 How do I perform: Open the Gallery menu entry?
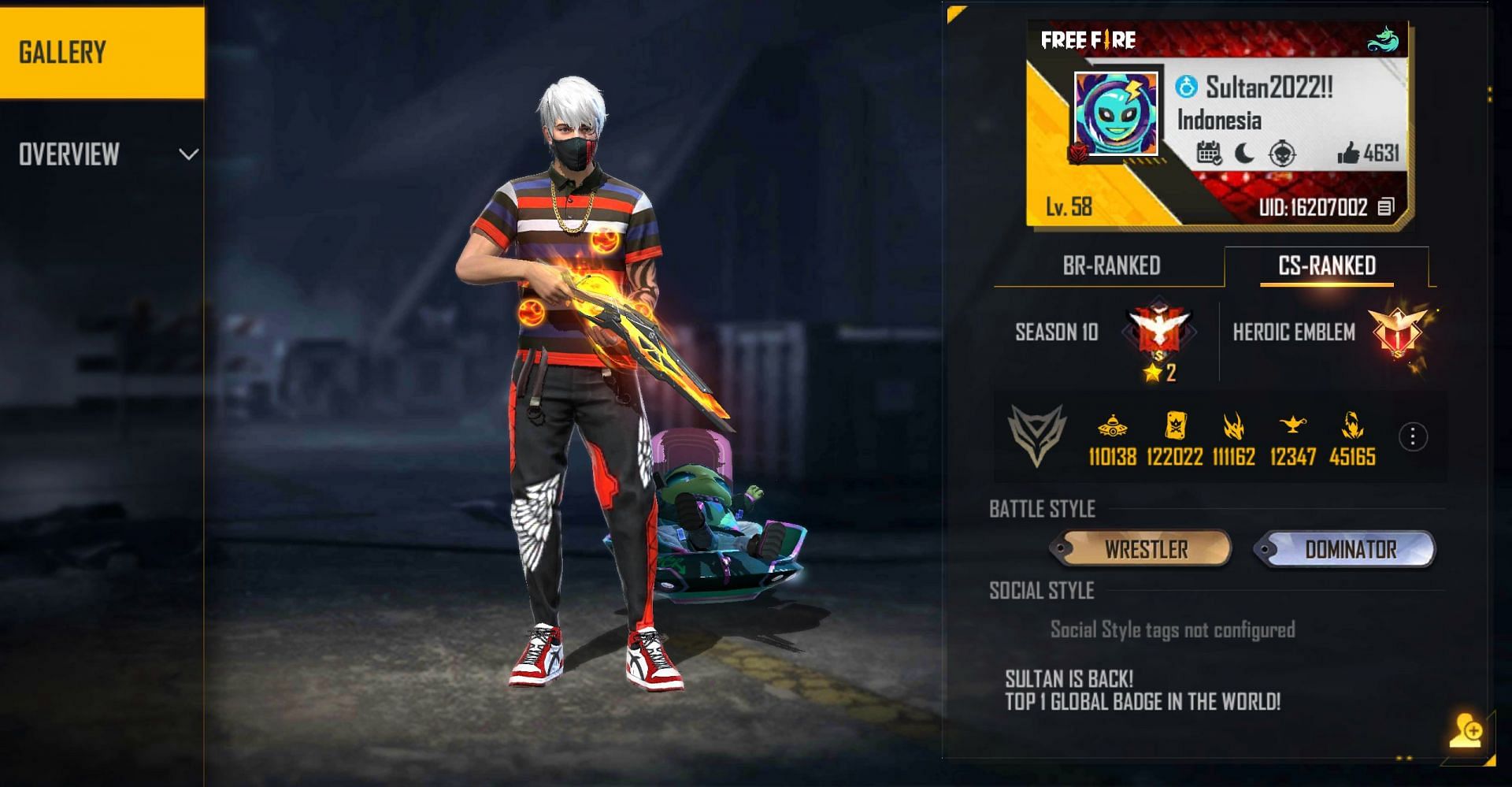(x=102, y=52)
